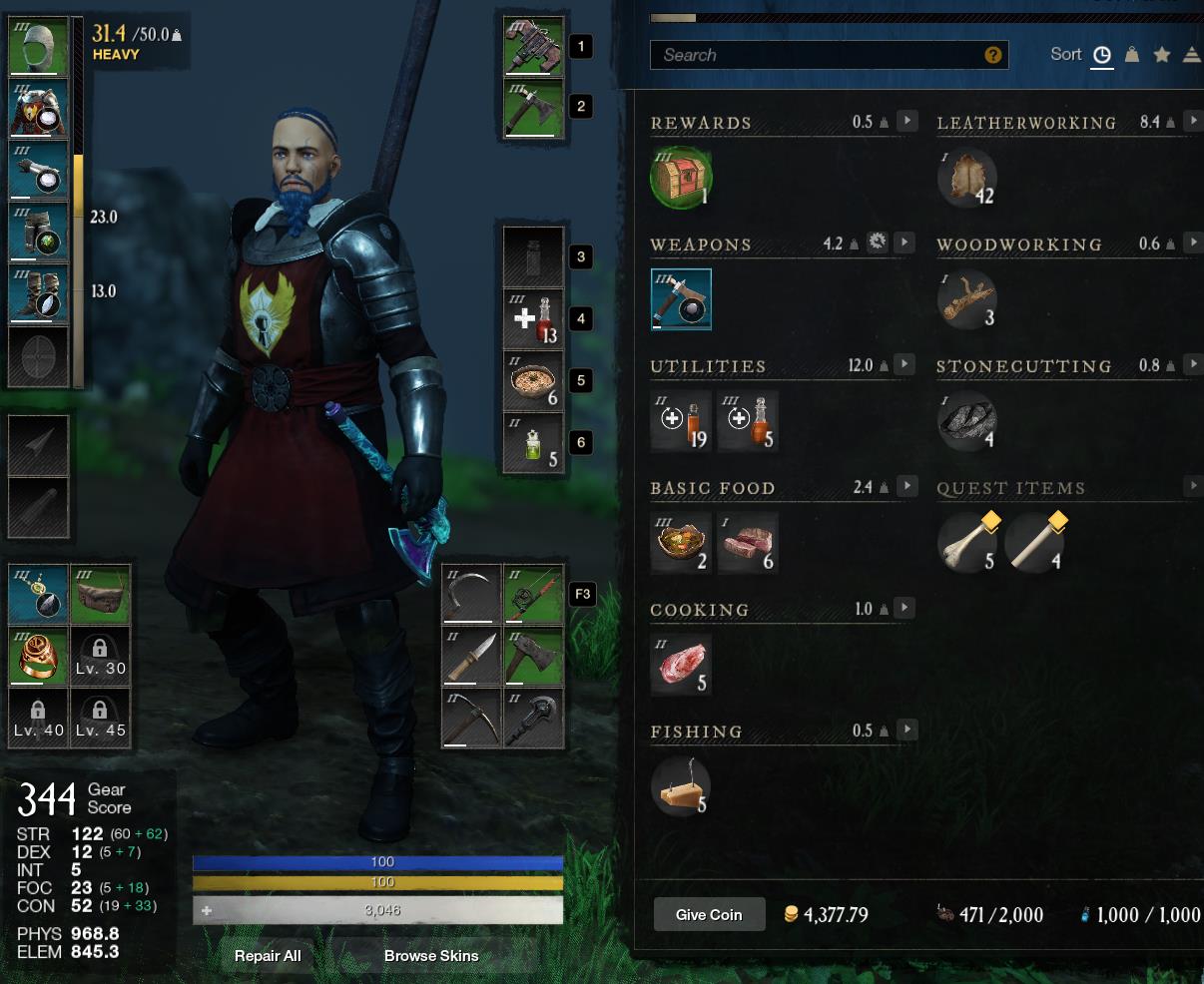The width and height of the screenshot is (1204, 984).
Task: Sort inventory by the star icon
Action: [x=1161, y=55]
